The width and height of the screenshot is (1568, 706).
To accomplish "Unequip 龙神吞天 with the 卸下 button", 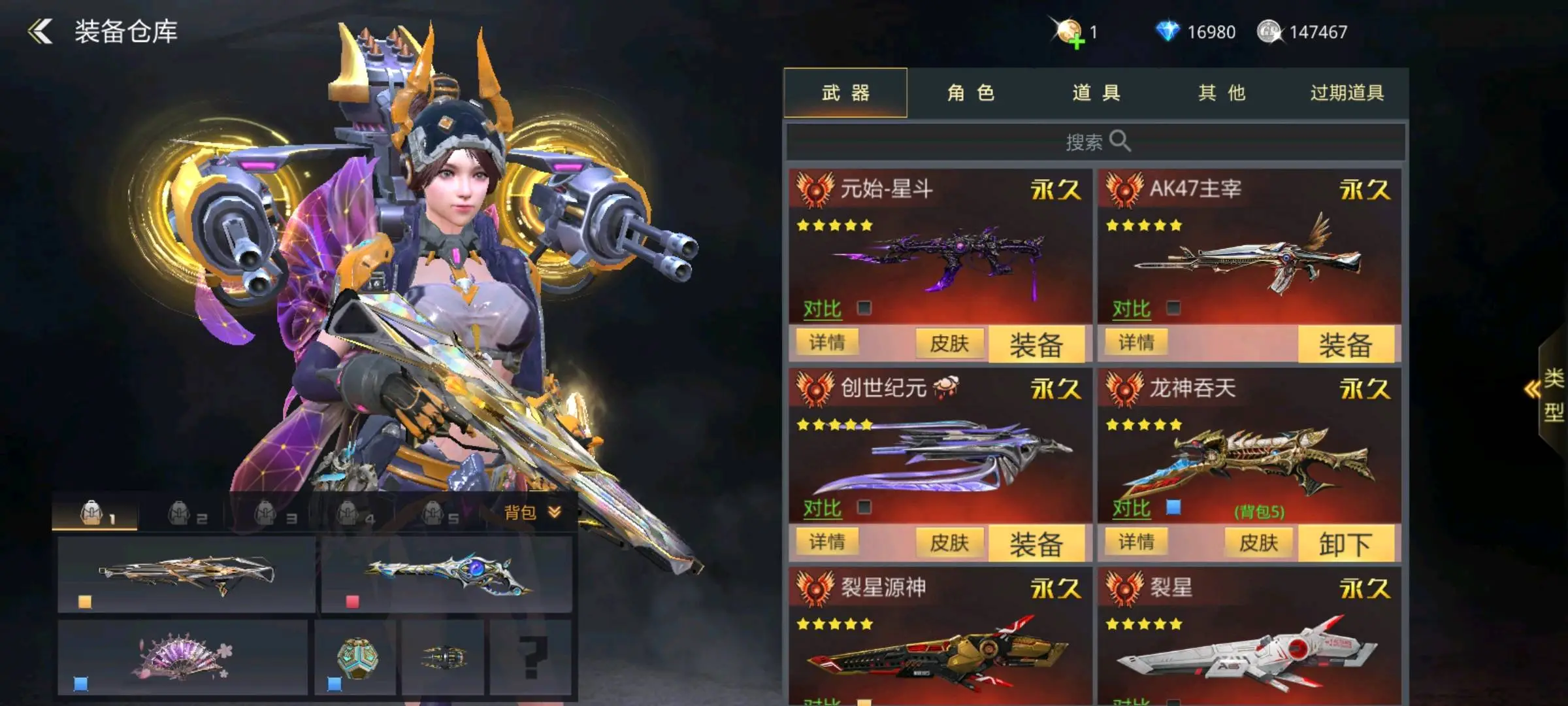I will point(1345,544).
